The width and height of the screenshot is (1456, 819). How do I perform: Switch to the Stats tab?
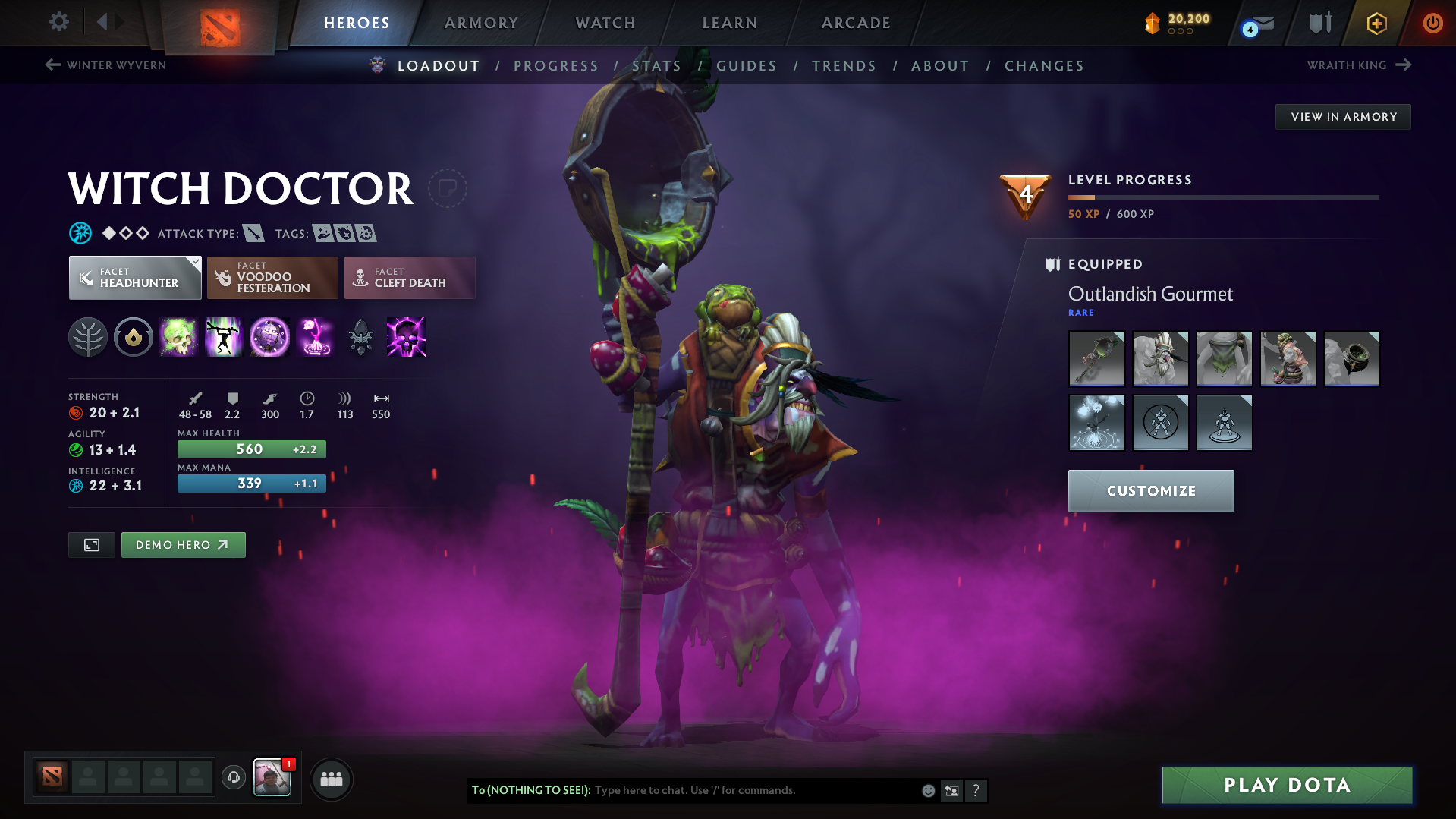pos(656,66)
